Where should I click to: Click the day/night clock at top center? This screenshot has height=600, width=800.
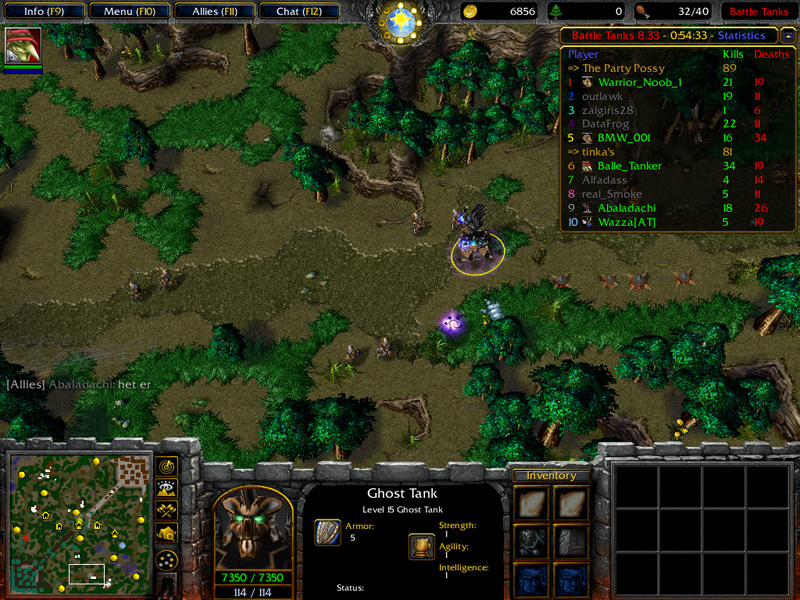click(x=401, y=22)
